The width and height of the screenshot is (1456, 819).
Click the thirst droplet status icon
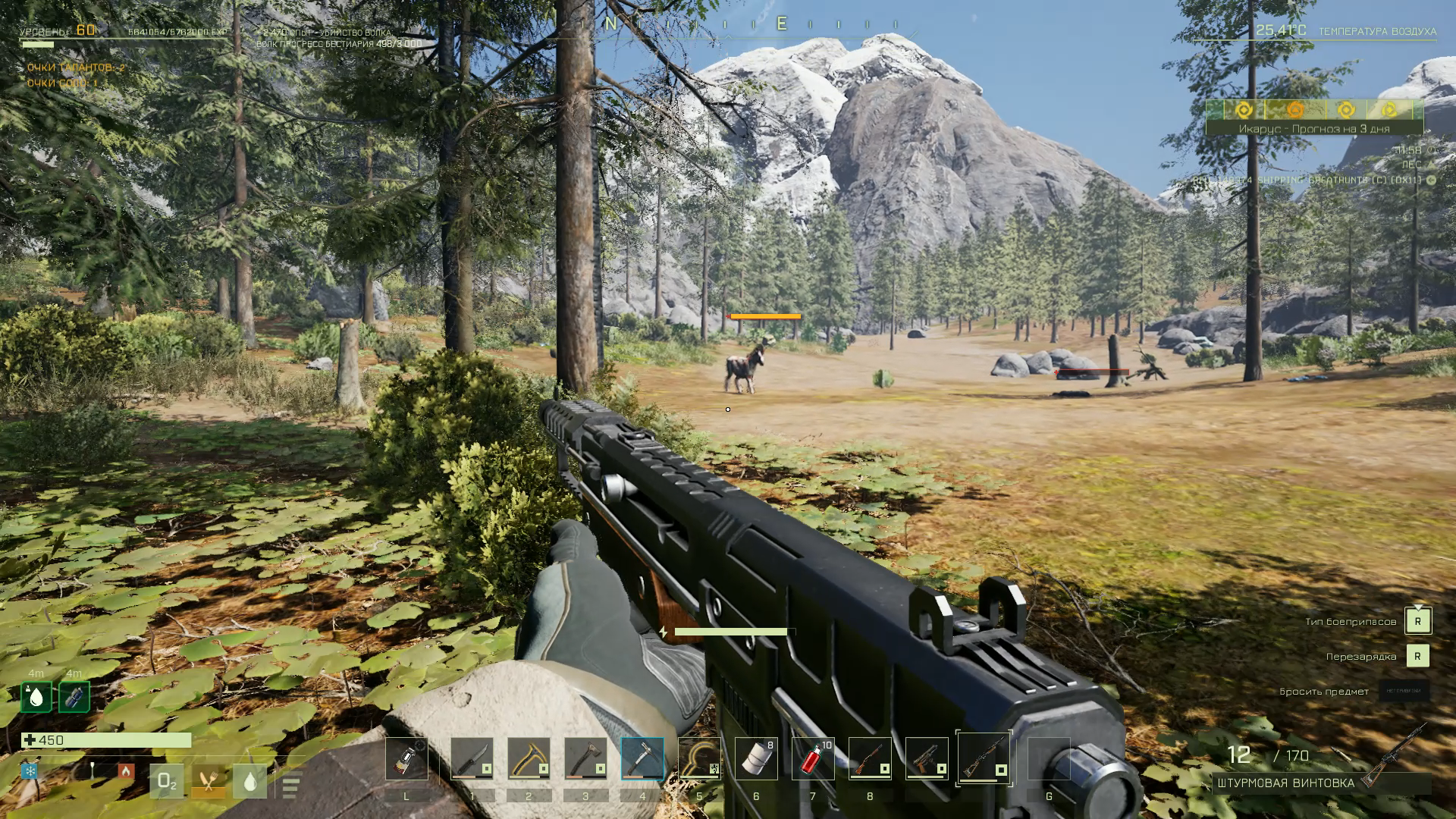pyautogui.click(x=249, y=782)
